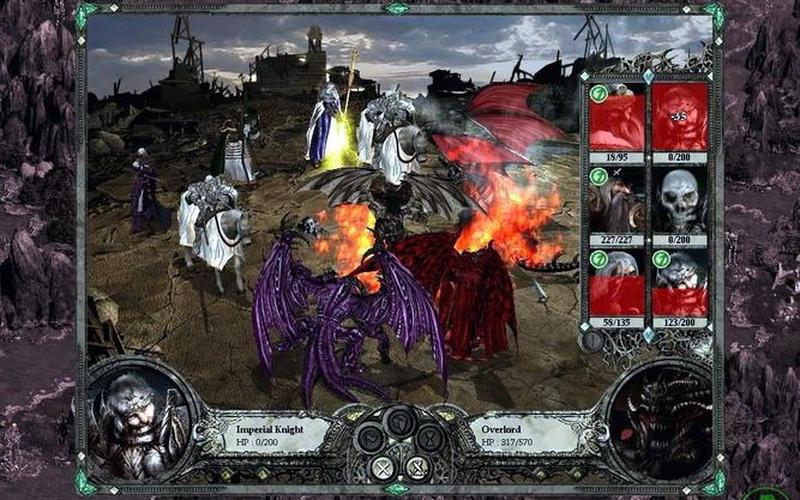The height and width of the screenshot is (500, 800).
Task: Click the round button below the unit panel
Action: (x=592, y=341)
